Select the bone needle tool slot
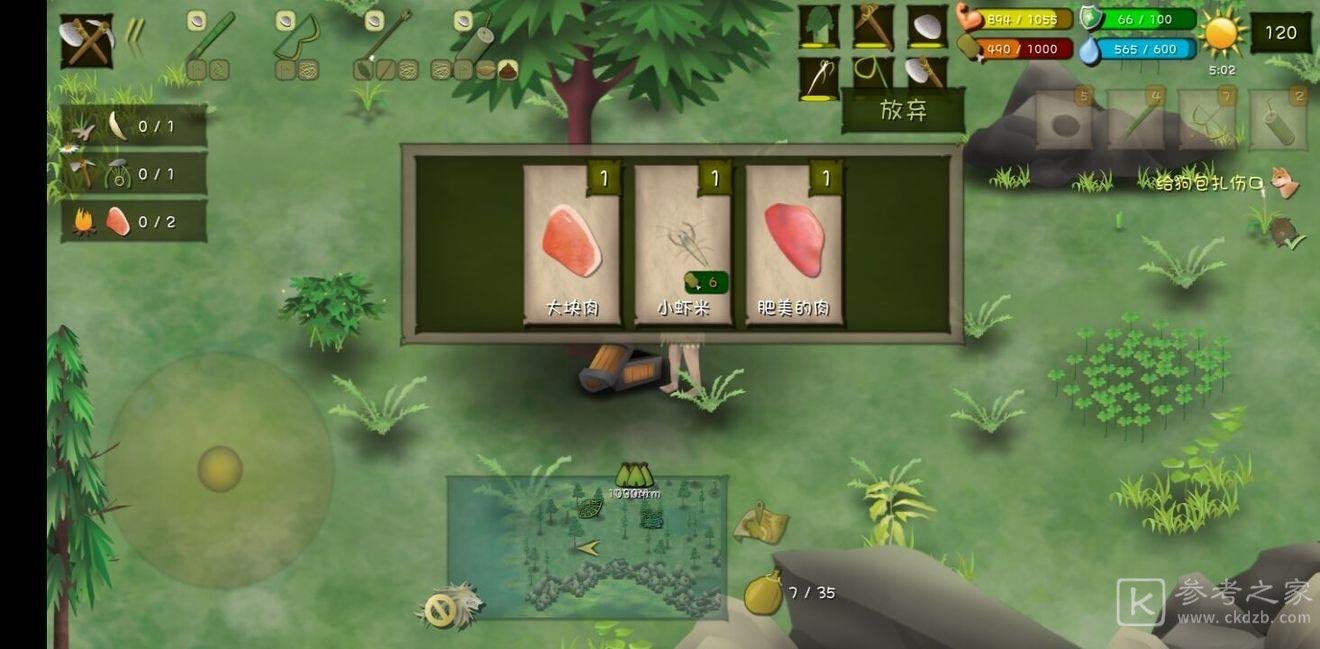Viewport: 1320px width, 649px height. (819, 78)
